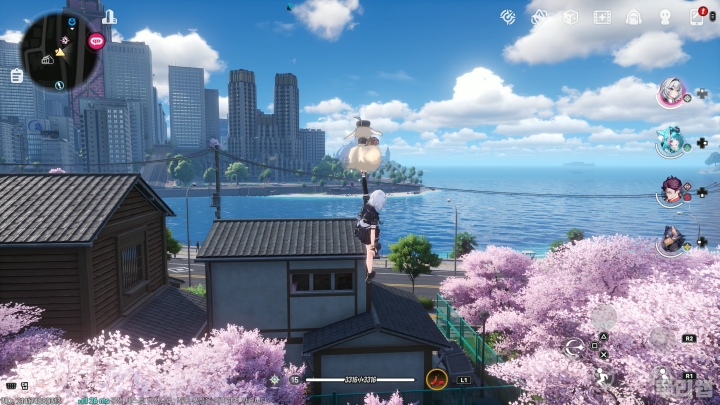Open the city skyscraper icon by the minimap
The image size is (720, 405).
pyautogui.click(x=109, y=17)
